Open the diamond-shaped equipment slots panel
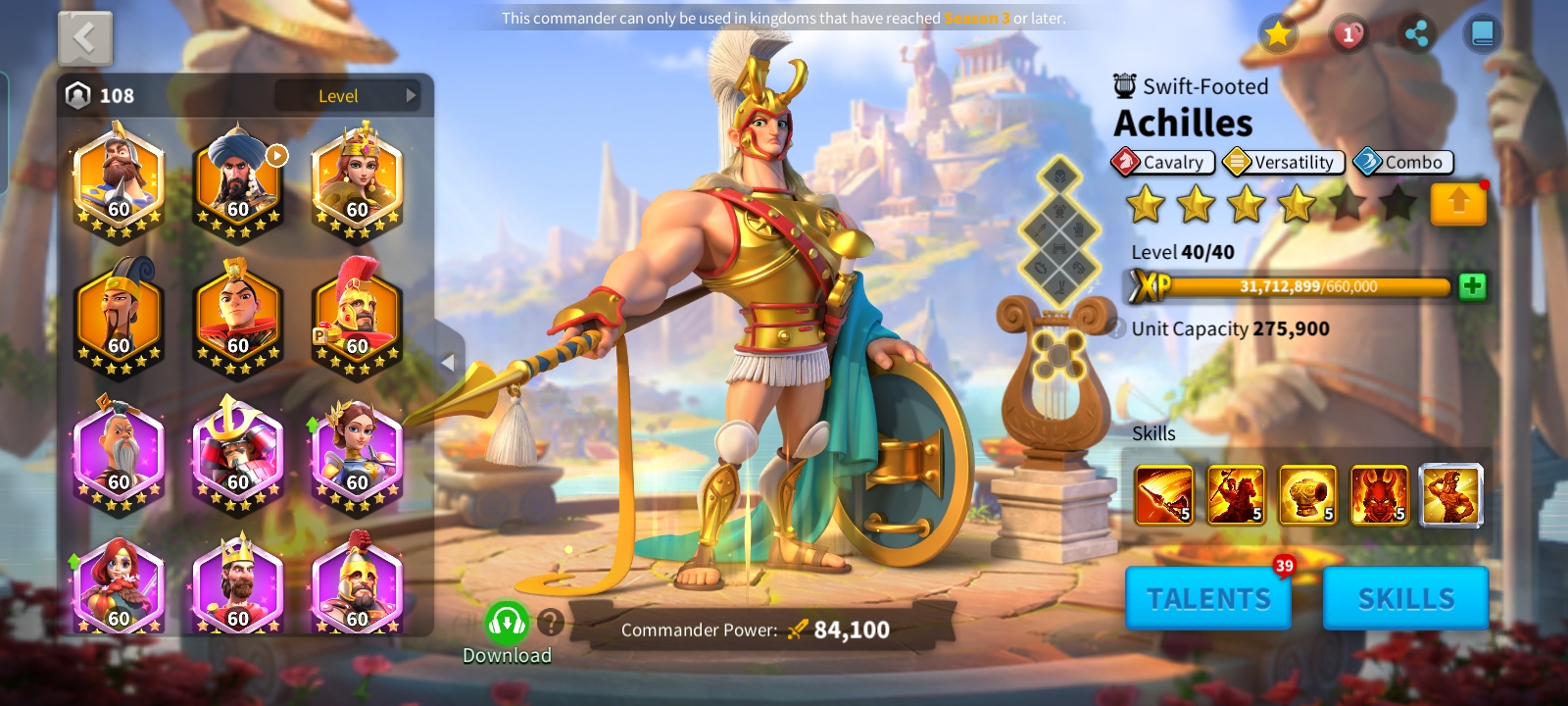This screenshot has width=1568, height=706. point(1059,230)
